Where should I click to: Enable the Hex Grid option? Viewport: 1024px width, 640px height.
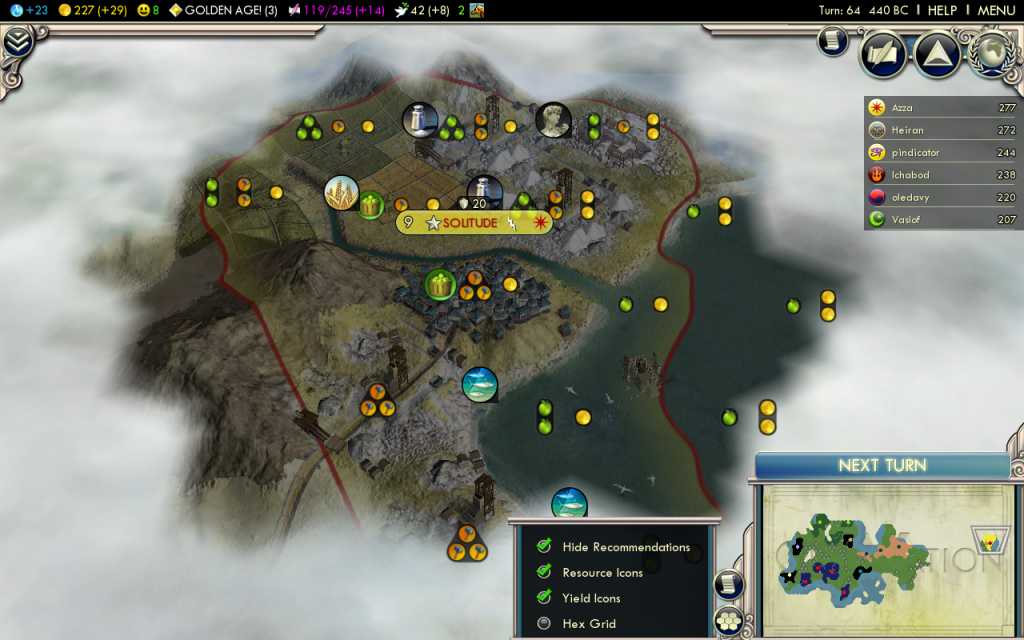coord(544,624)
